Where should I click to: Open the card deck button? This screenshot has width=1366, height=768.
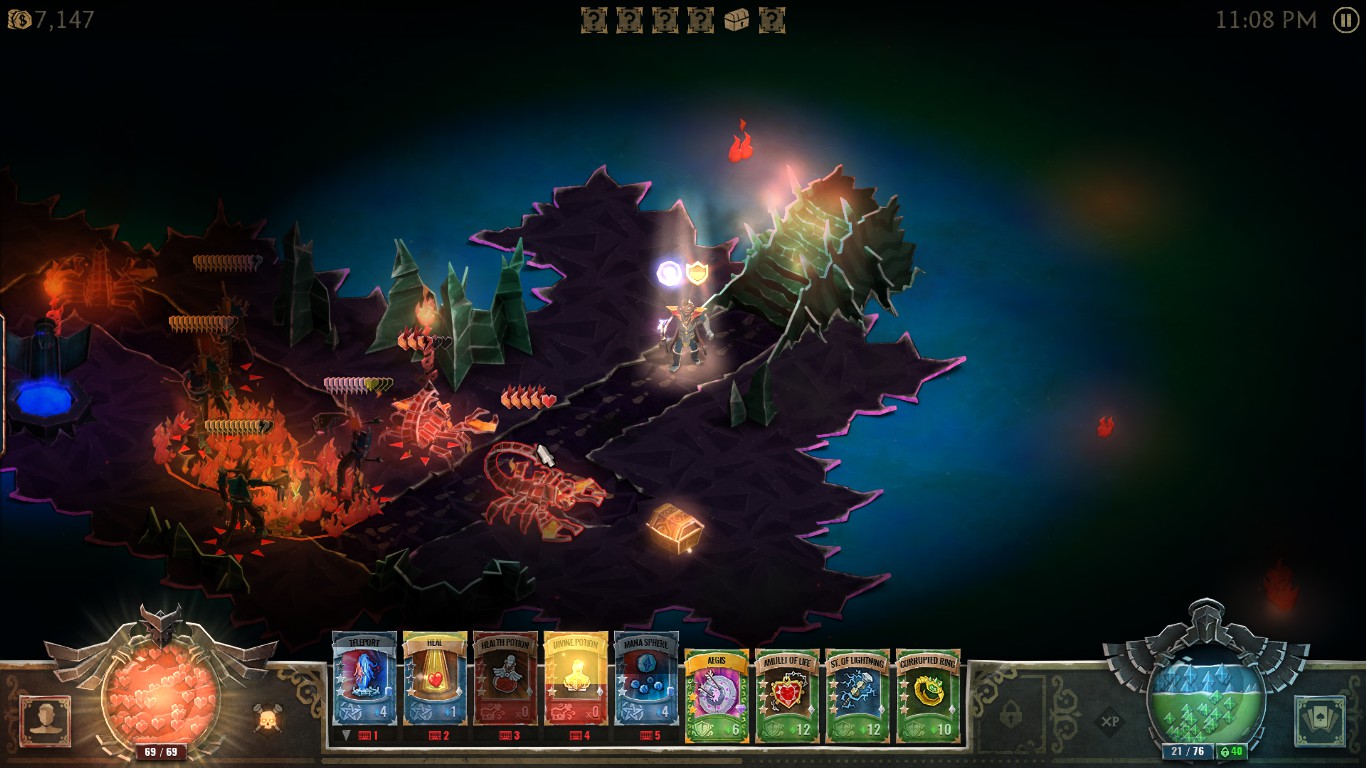1319,720
